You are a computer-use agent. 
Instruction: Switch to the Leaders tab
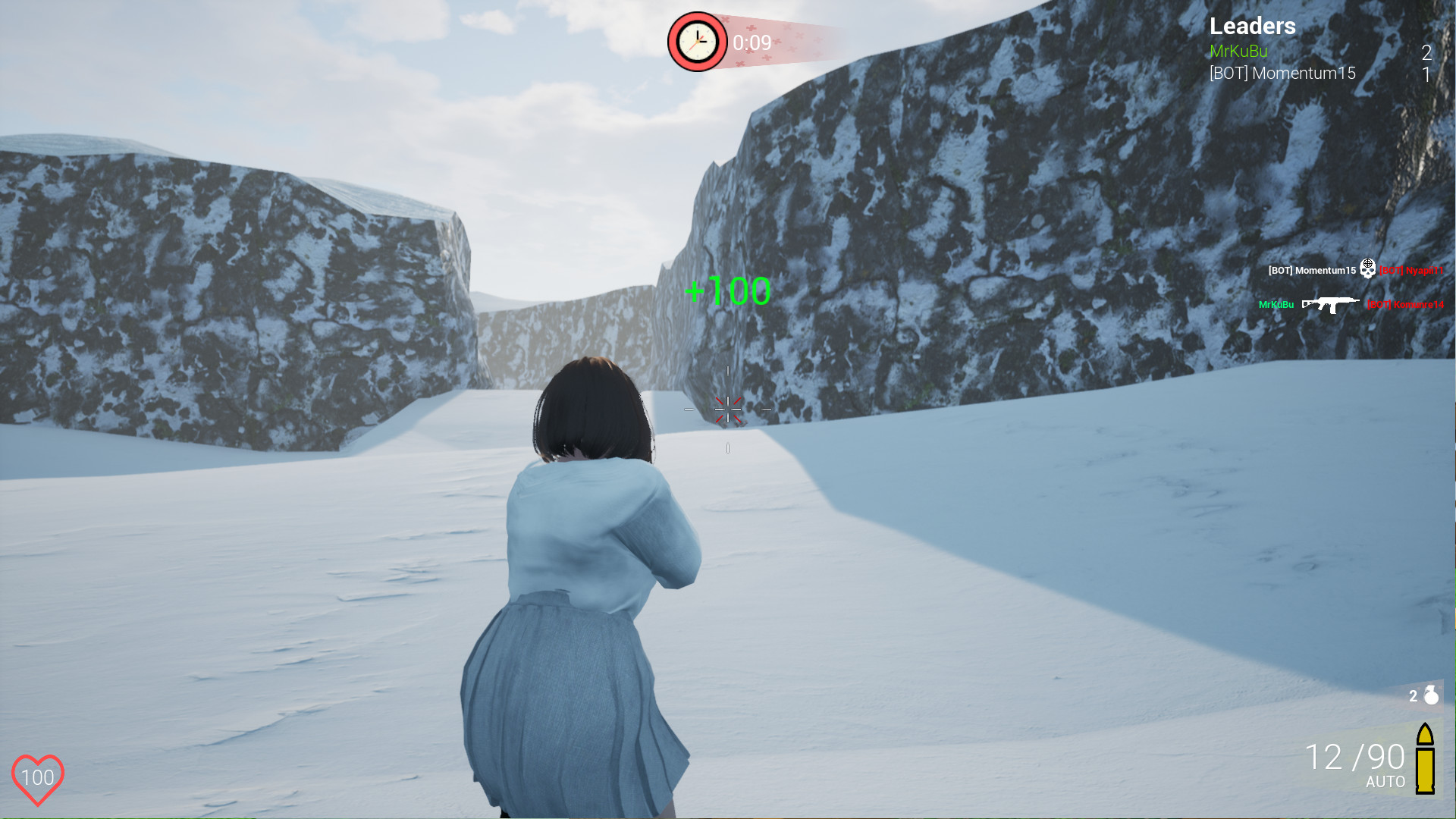click(x=1253, y=26)
